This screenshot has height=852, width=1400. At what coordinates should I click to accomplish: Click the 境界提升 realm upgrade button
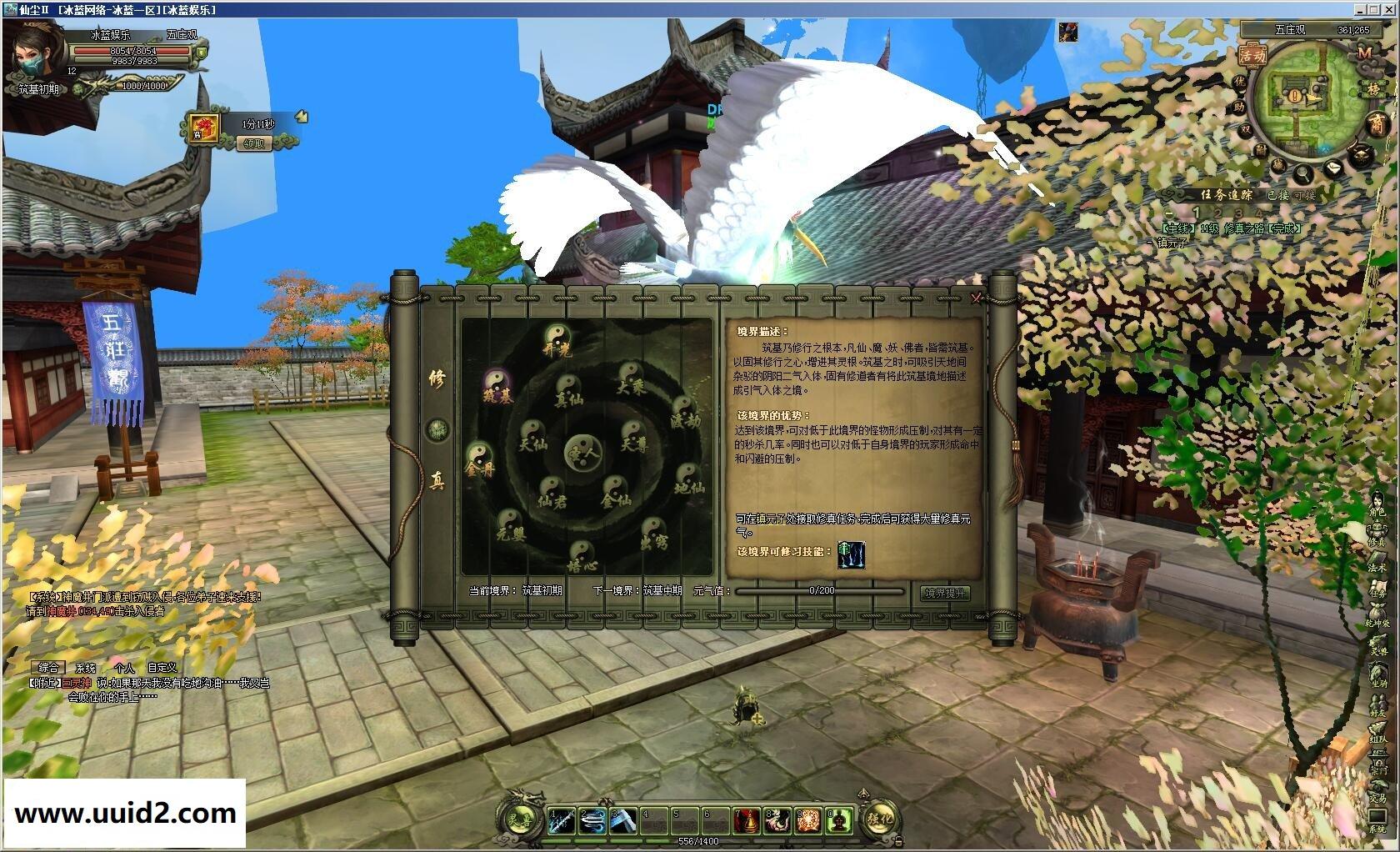(945, 593)
